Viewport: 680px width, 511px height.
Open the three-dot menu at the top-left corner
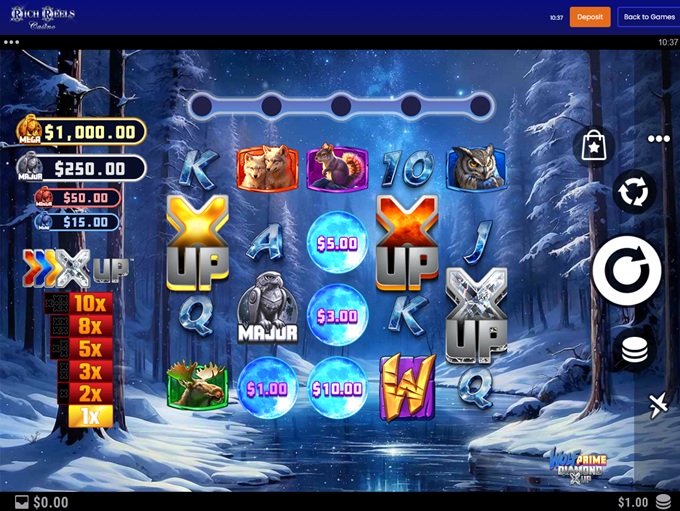[x=12, y=43]
